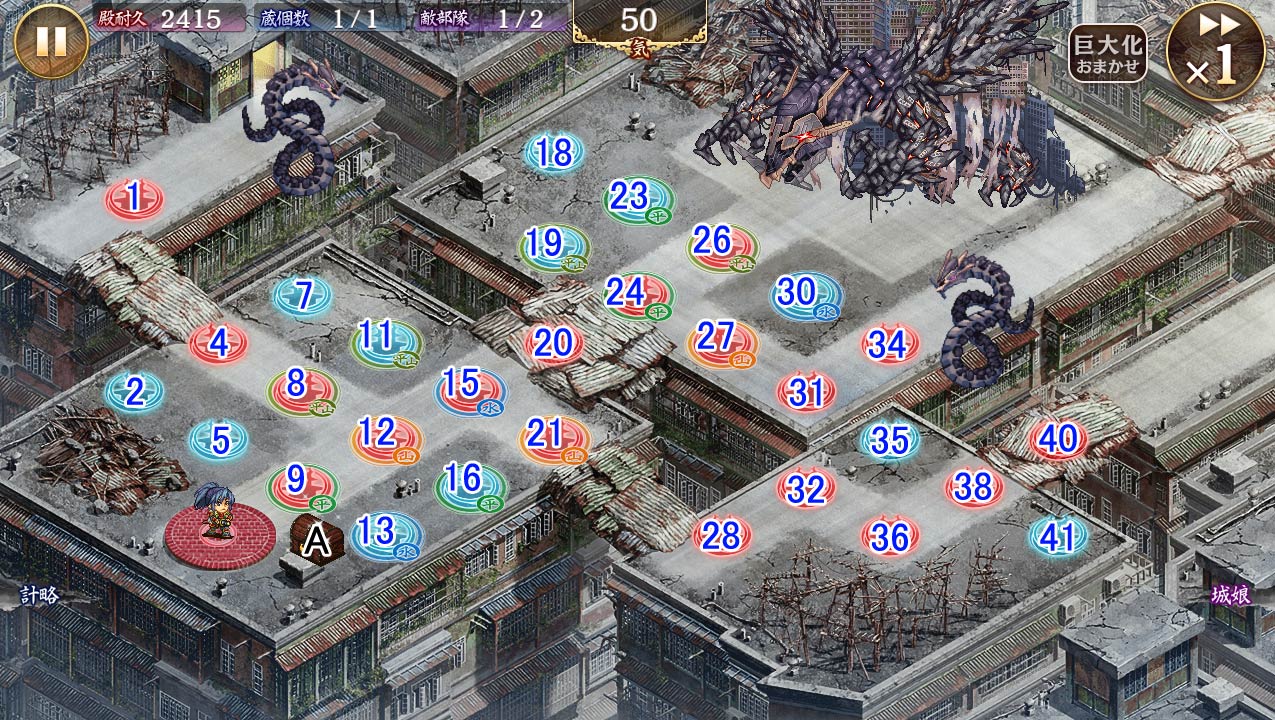This screenshot has height=720, width=1275.
Task: Click the treasure chest storehouse marked A
Action: [318, 541]
